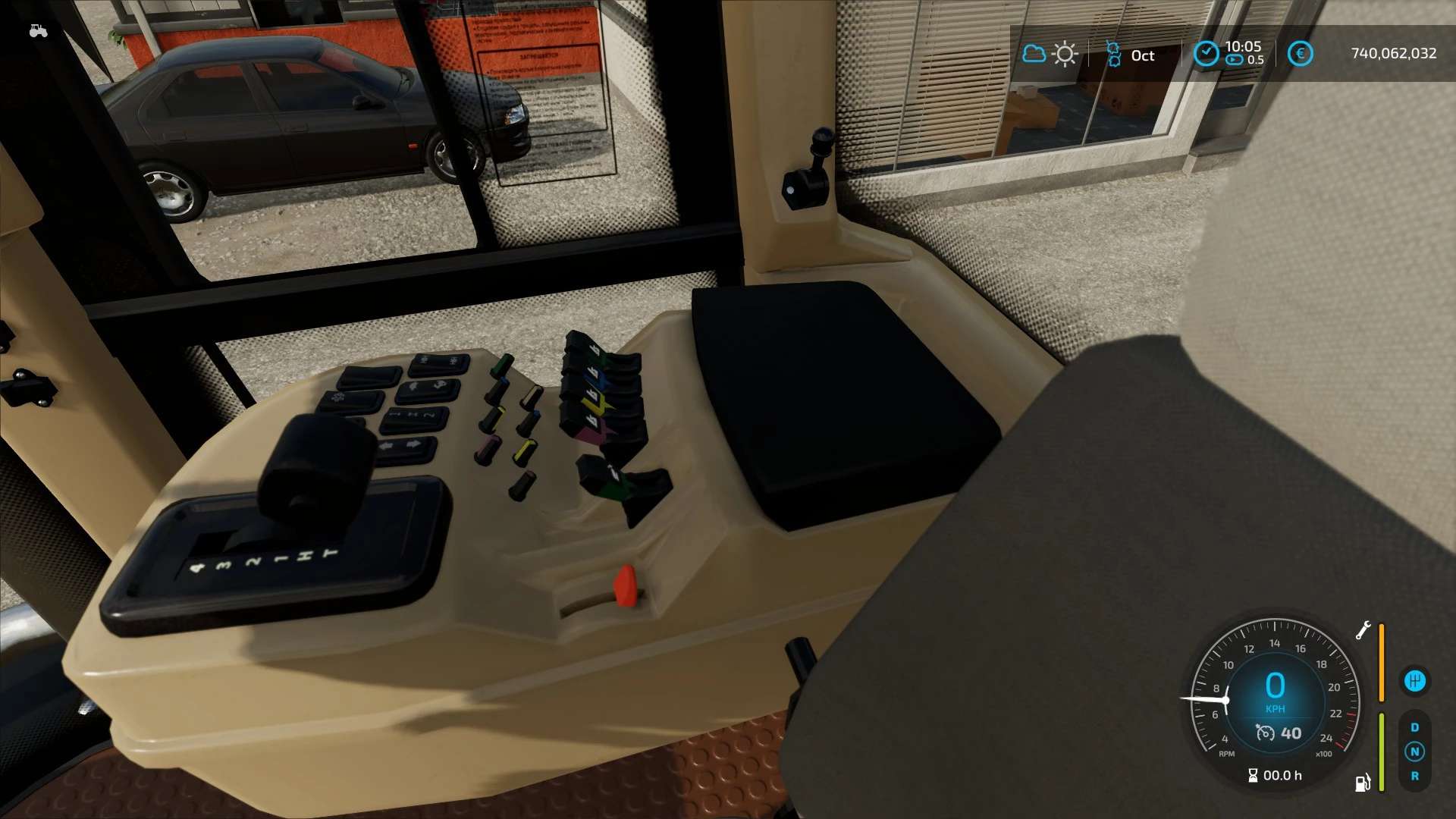This screenshot has width=1456, height=819.
Task: Click the game clock icon
Action: click(1206, 54)
